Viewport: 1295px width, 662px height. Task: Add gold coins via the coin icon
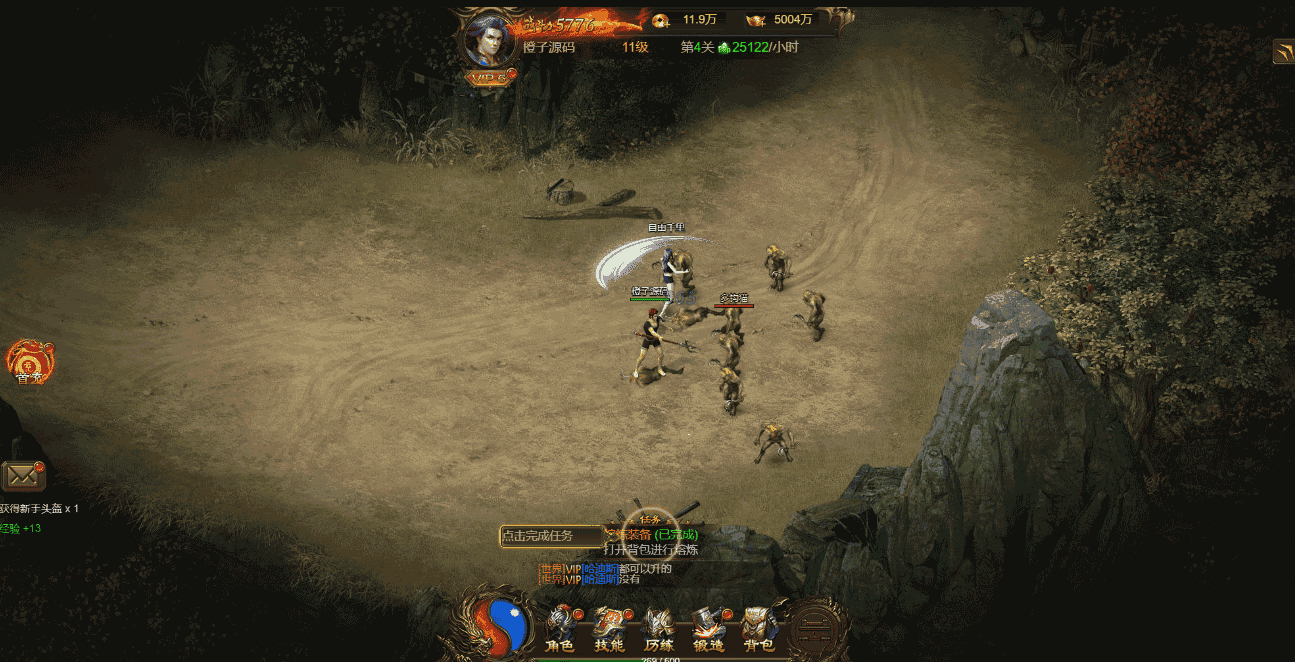(x=661, y=20)
